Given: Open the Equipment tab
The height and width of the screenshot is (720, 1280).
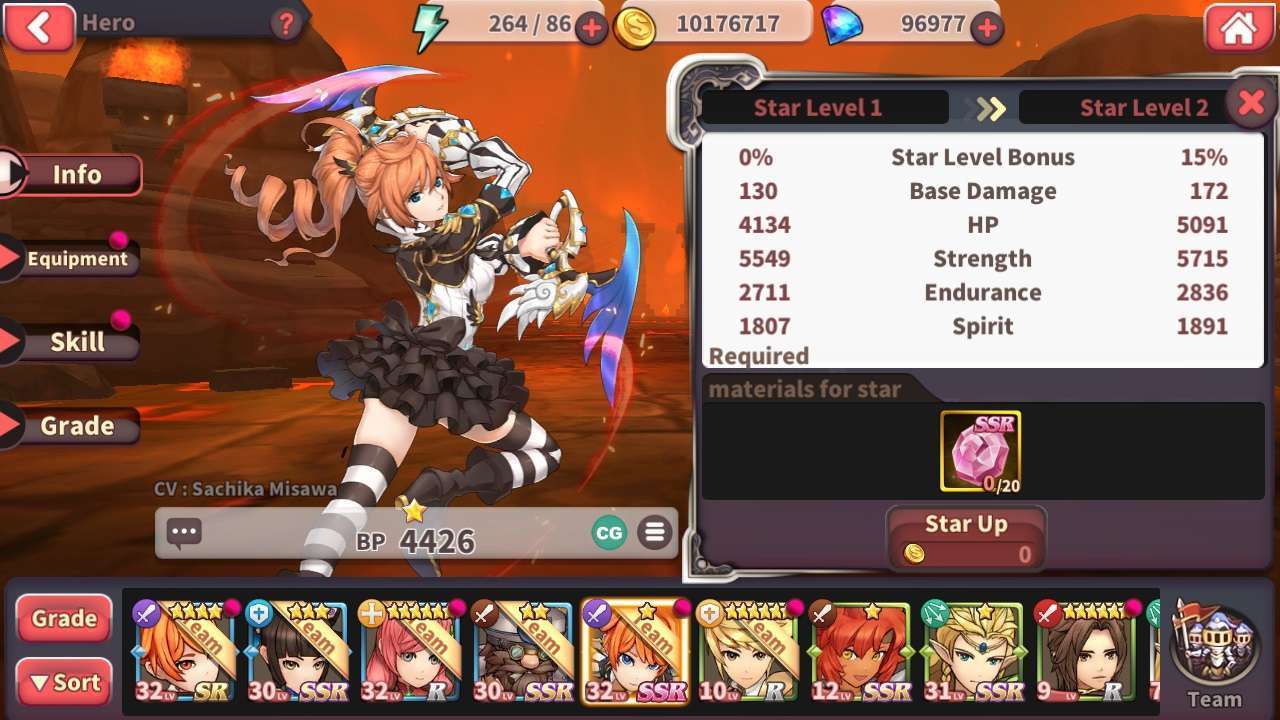Looking at the screenshot, I should tap(76, 259).
